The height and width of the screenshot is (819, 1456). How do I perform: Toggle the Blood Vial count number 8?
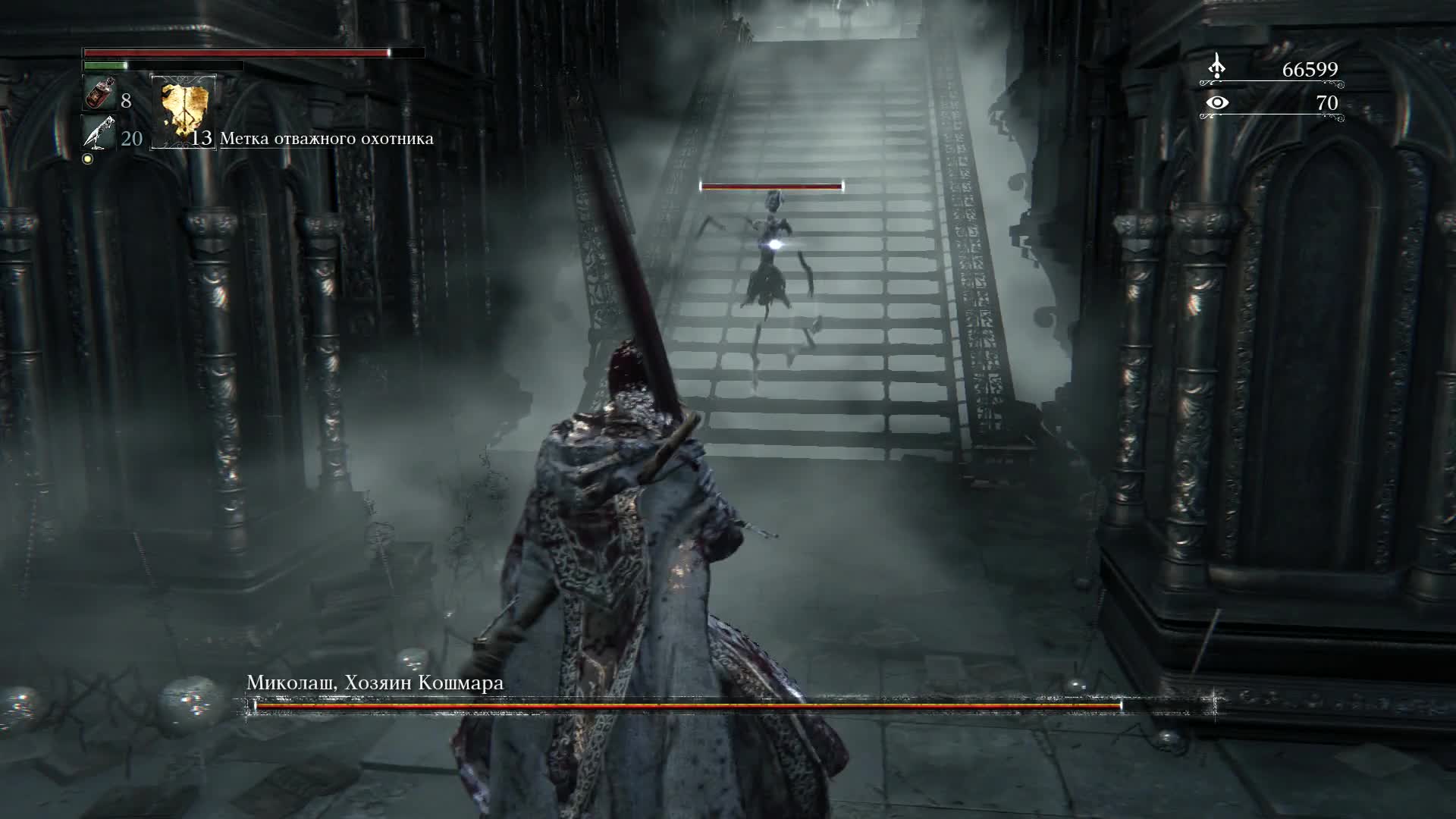(x=126, y=99)
